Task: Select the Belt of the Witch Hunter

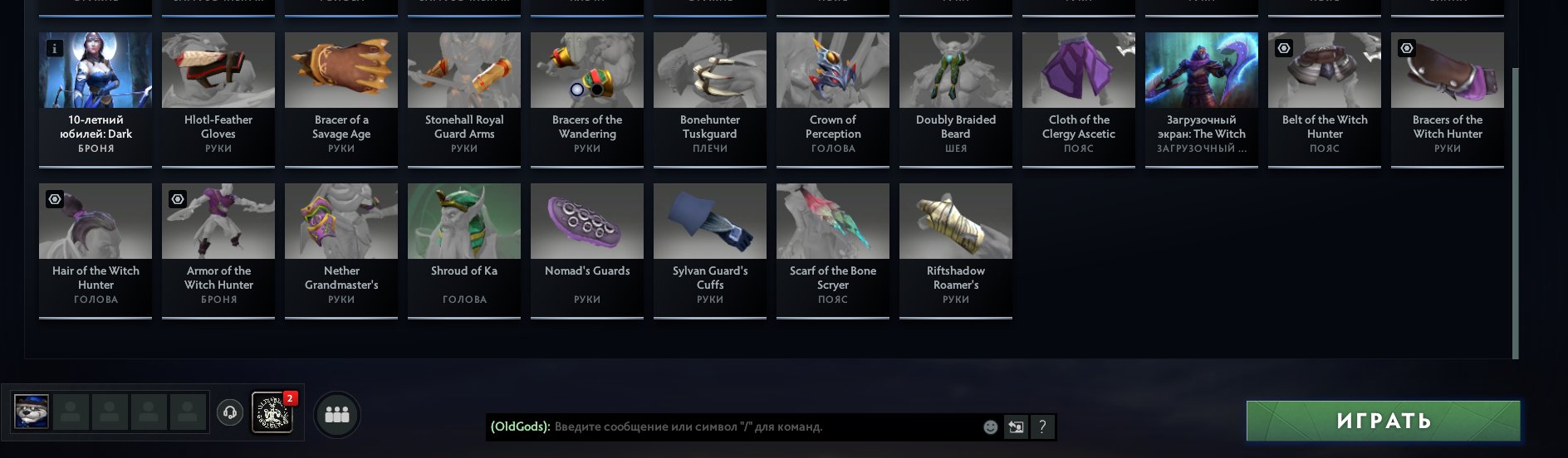Action: pos(1325,98)
